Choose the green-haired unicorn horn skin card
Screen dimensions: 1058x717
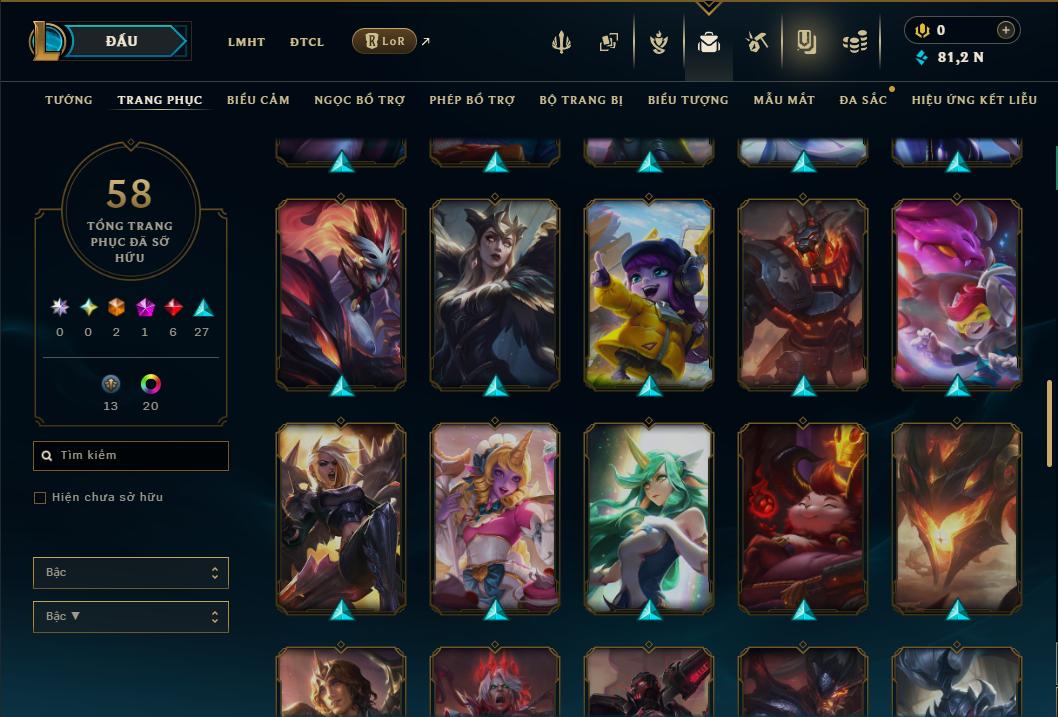[649, 516]
